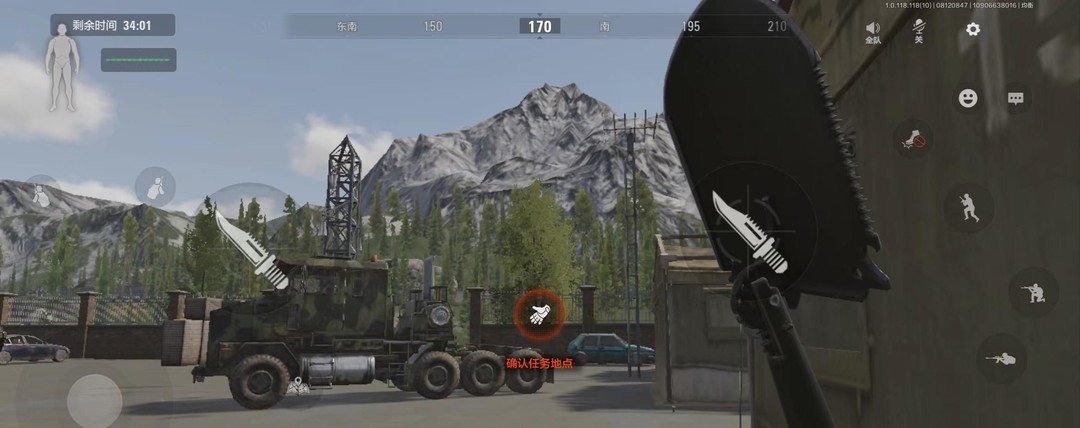Tap the knife attack button with crosshair ring

[x=752, y=233]
